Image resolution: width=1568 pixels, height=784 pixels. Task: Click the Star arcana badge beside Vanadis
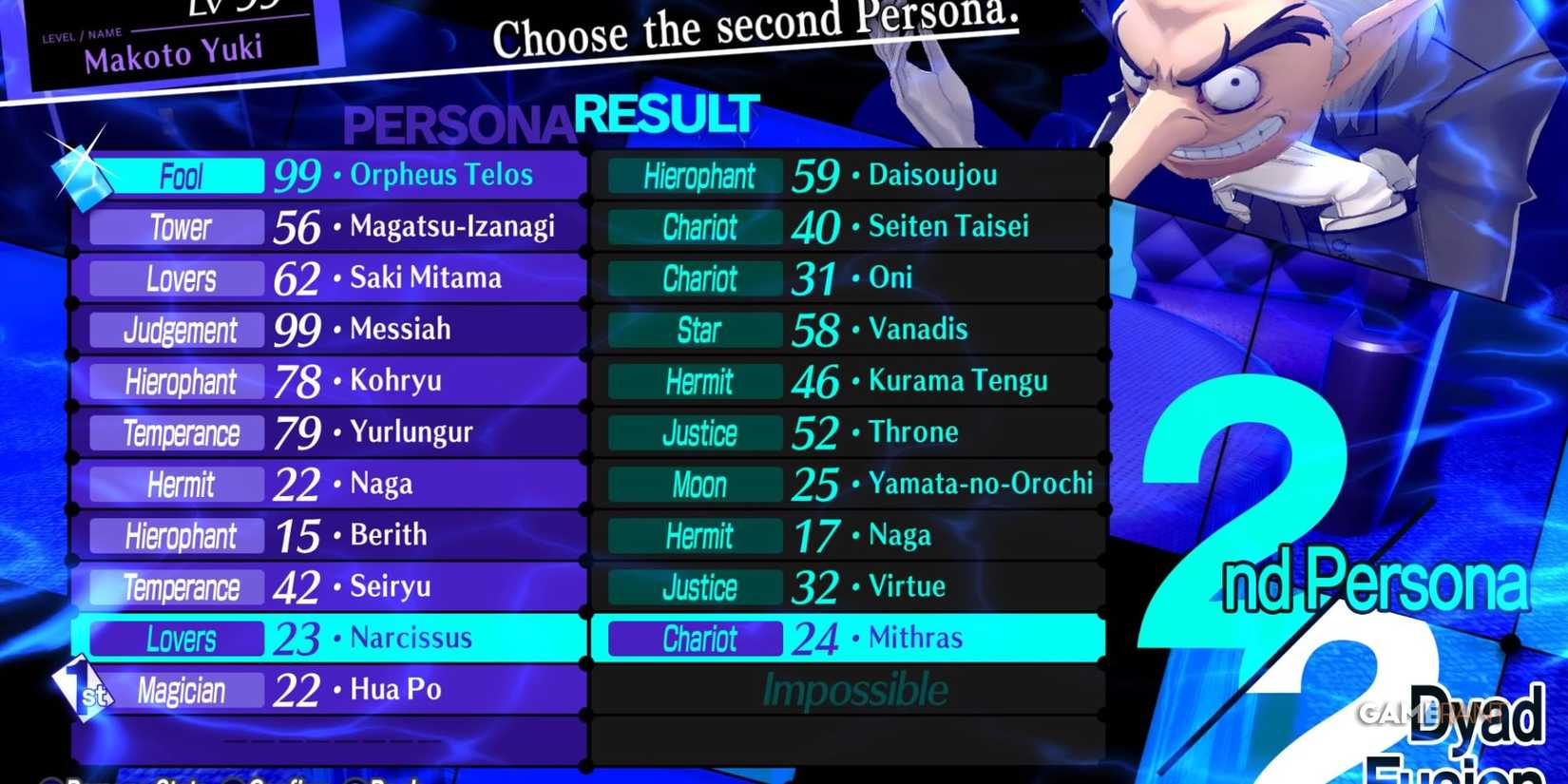697,330
